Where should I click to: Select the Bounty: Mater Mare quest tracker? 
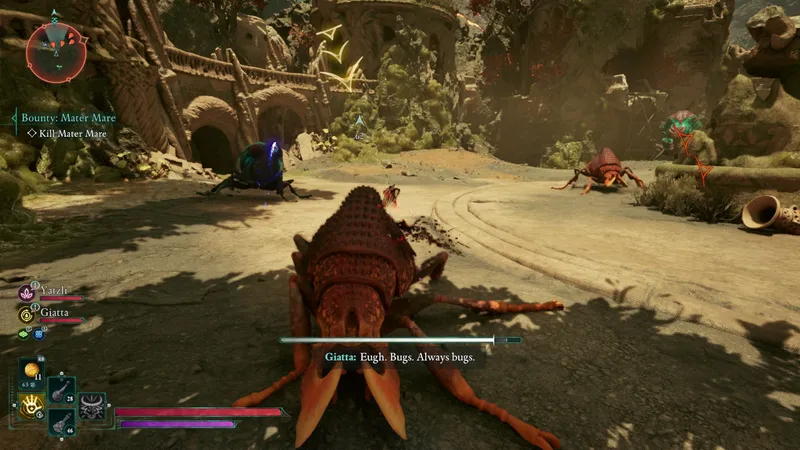pos(67,118)
